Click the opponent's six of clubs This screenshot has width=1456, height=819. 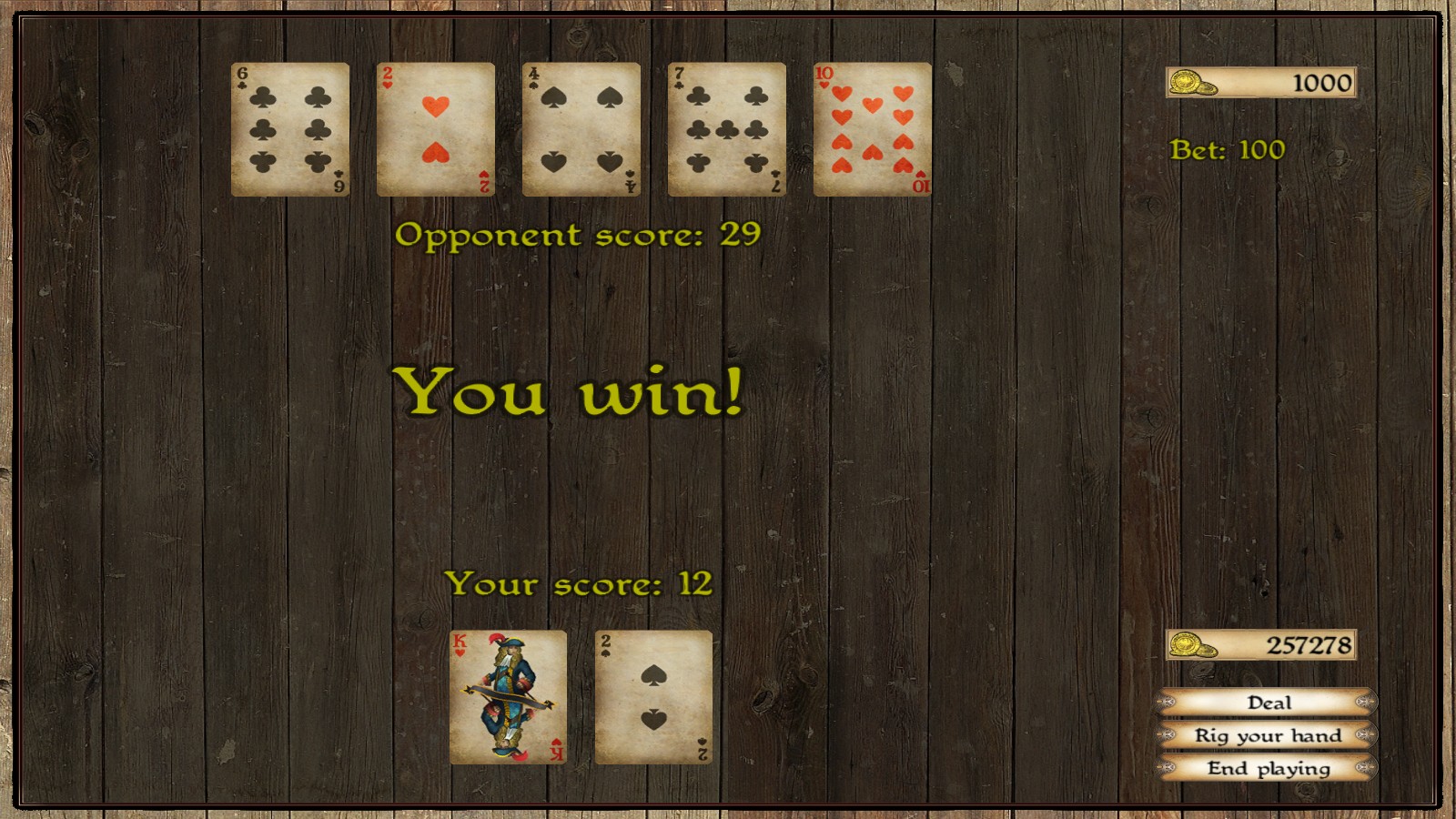[x=290, y=129]
